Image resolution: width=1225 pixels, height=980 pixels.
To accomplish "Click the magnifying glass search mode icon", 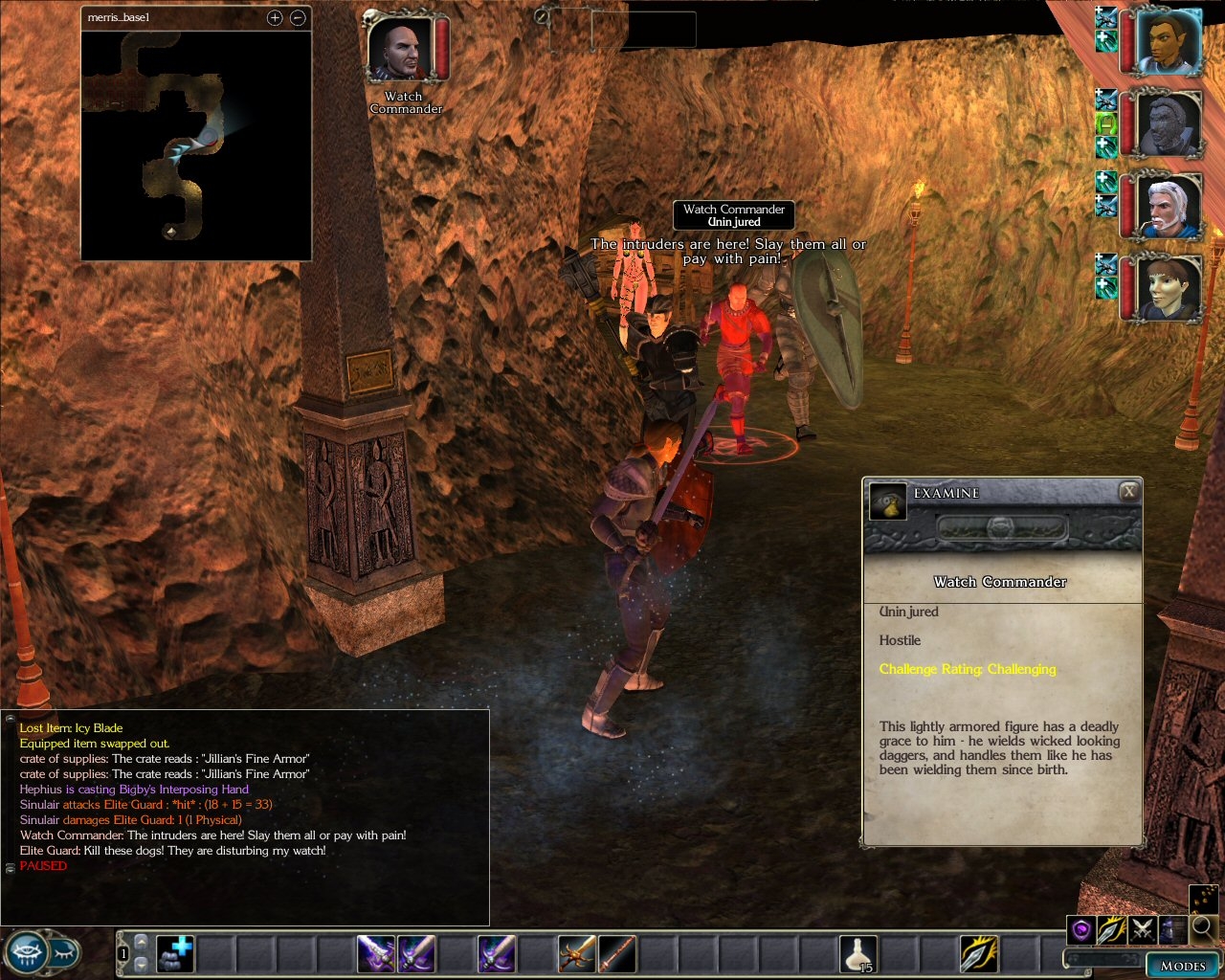I will pos(1204,927).
